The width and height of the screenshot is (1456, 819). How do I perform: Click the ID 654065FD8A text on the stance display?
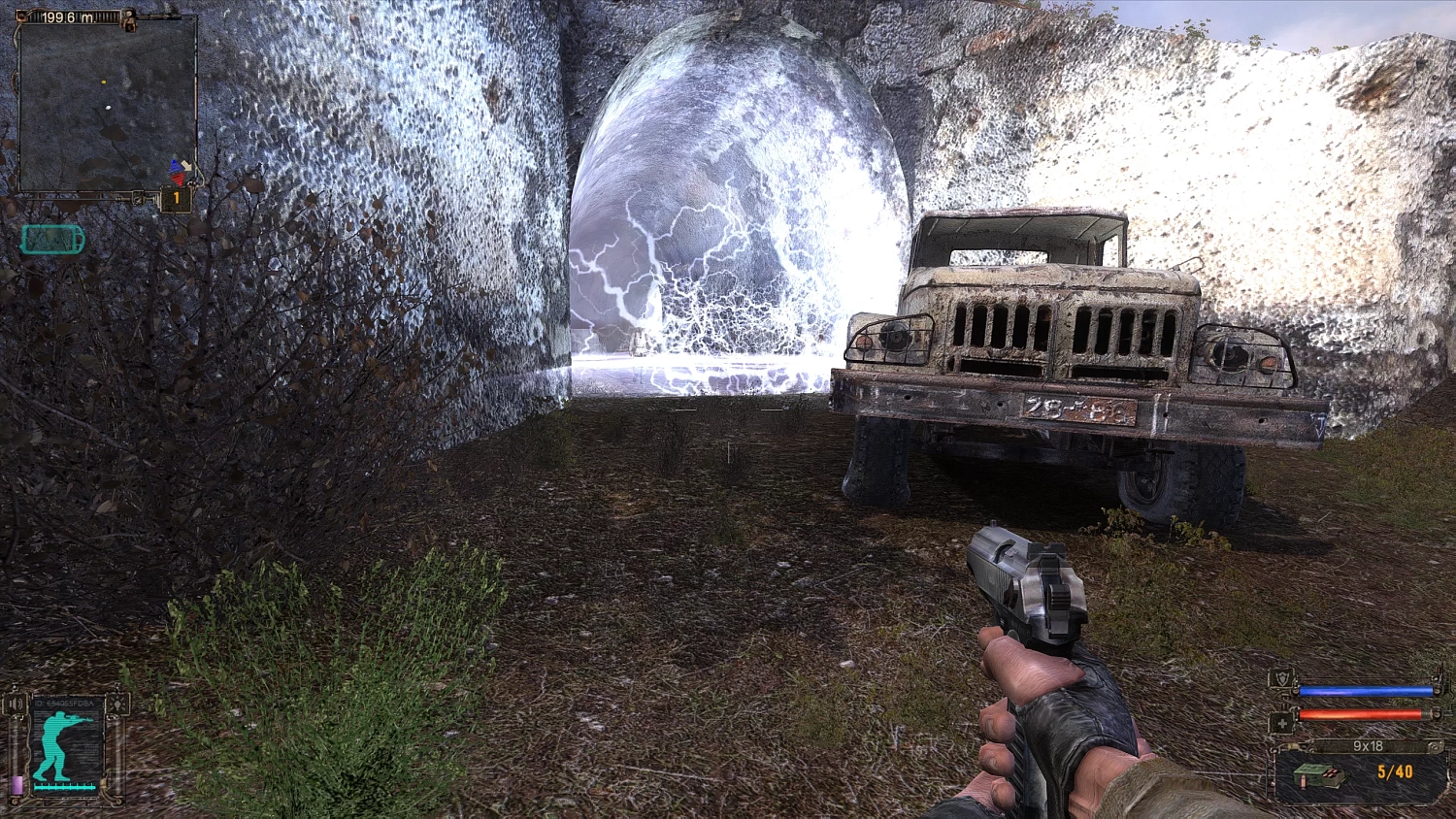pyautogui.click(x=64, y=704)
